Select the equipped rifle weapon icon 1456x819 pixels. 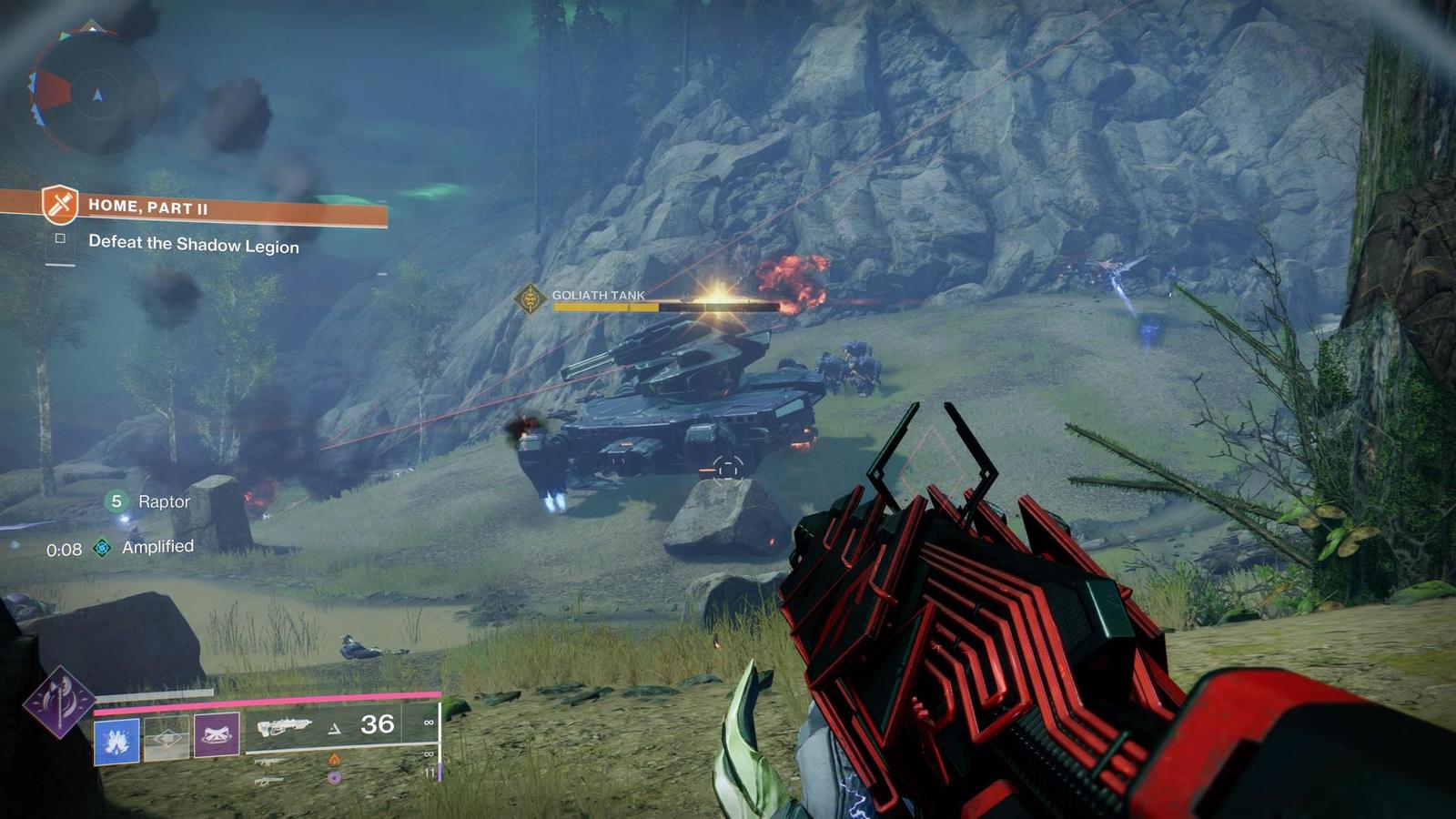(283, 726)
